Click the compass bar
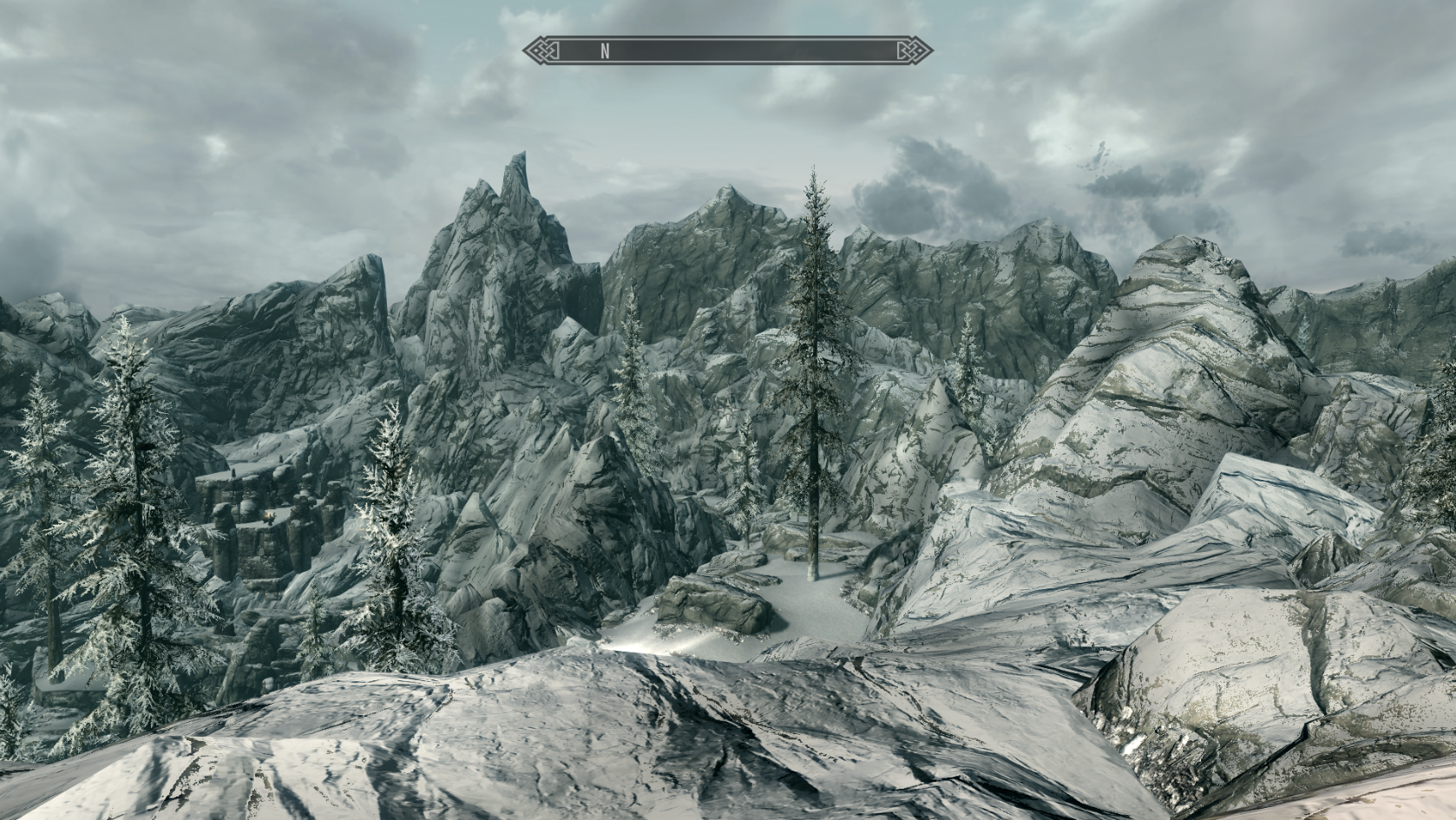Image resolution: width=1456 pixels, height=820 pixels. [727, 50]
